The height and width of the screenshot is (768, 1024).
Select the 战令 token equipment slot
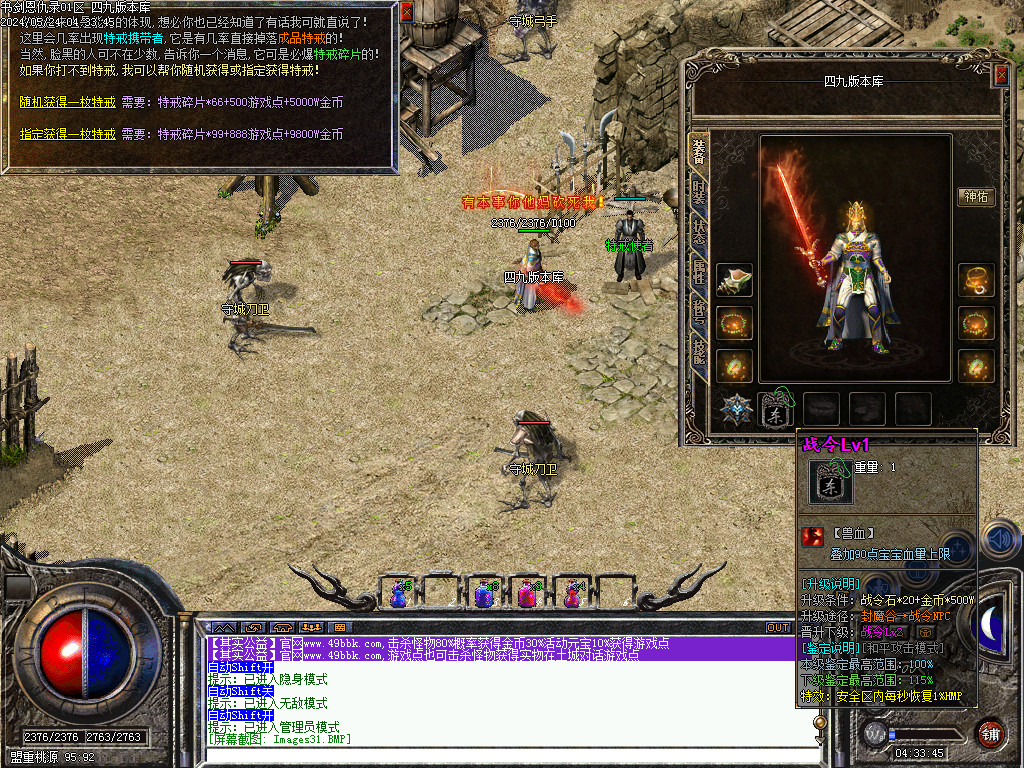[x=776, y=409]
